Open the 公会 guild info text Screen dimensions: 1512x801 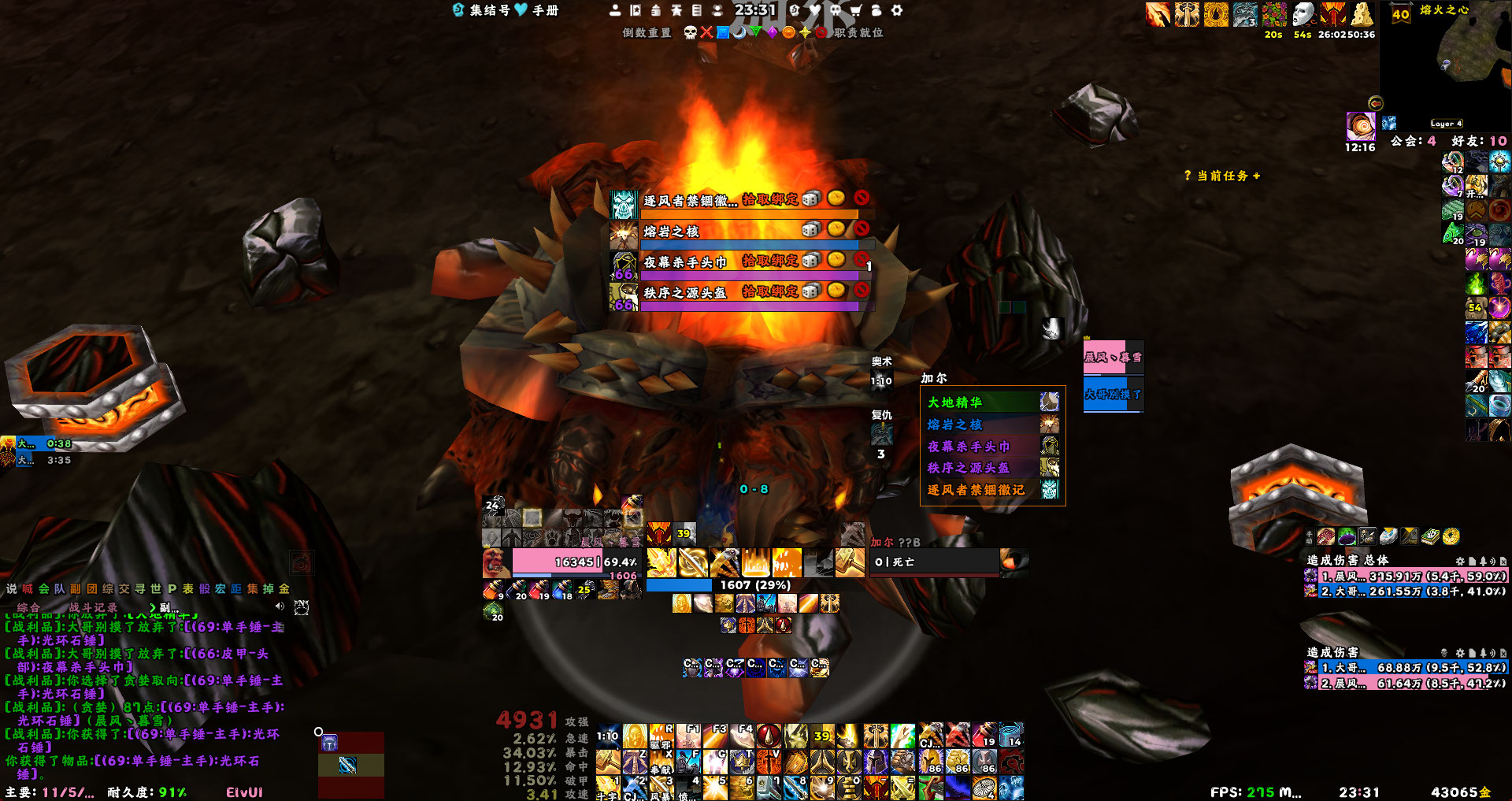pyautogui.click(x=1413, y=141)
